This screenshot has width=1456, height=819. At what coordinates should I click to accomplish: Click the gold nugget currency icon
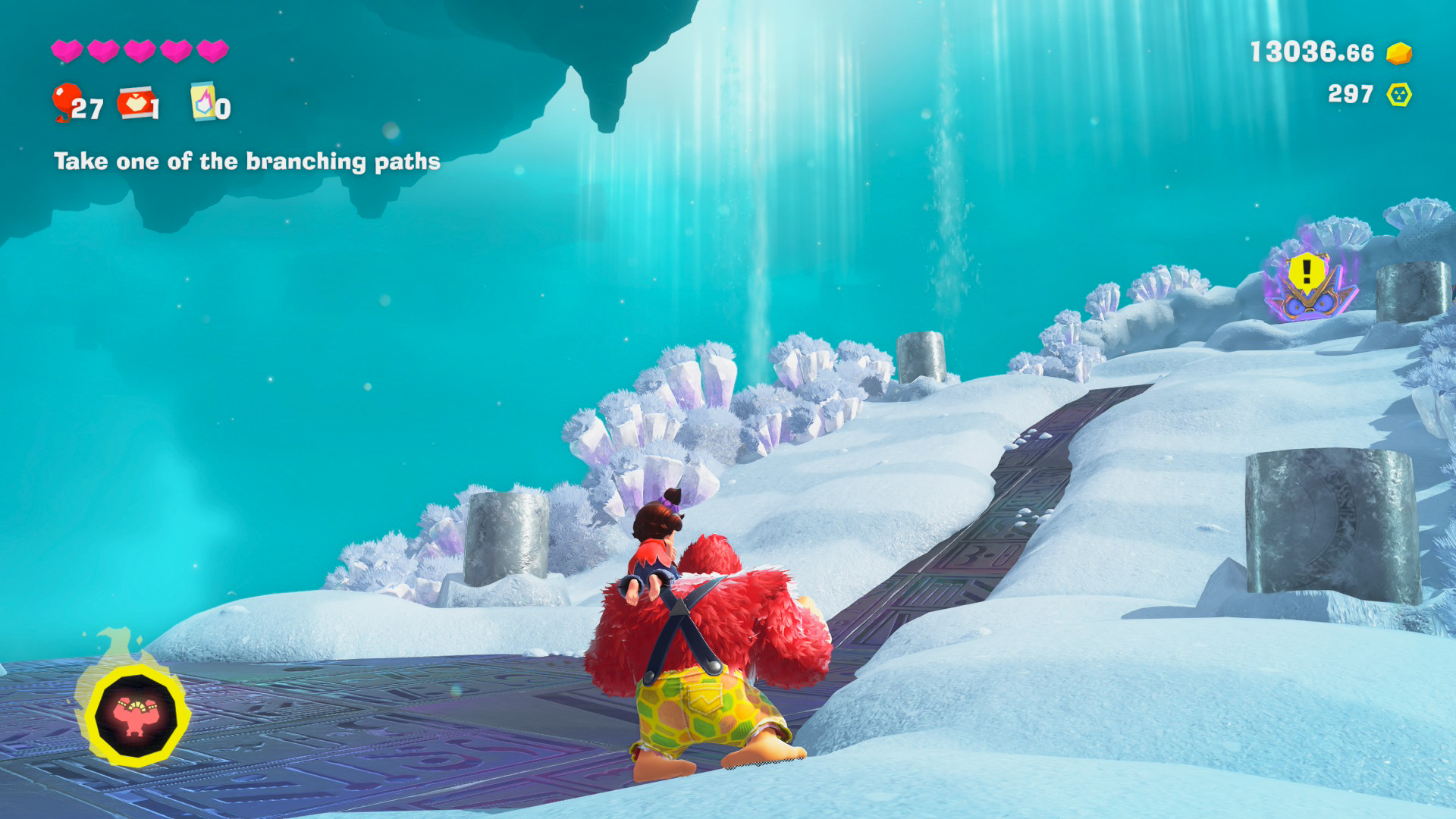pos(1399,53)
